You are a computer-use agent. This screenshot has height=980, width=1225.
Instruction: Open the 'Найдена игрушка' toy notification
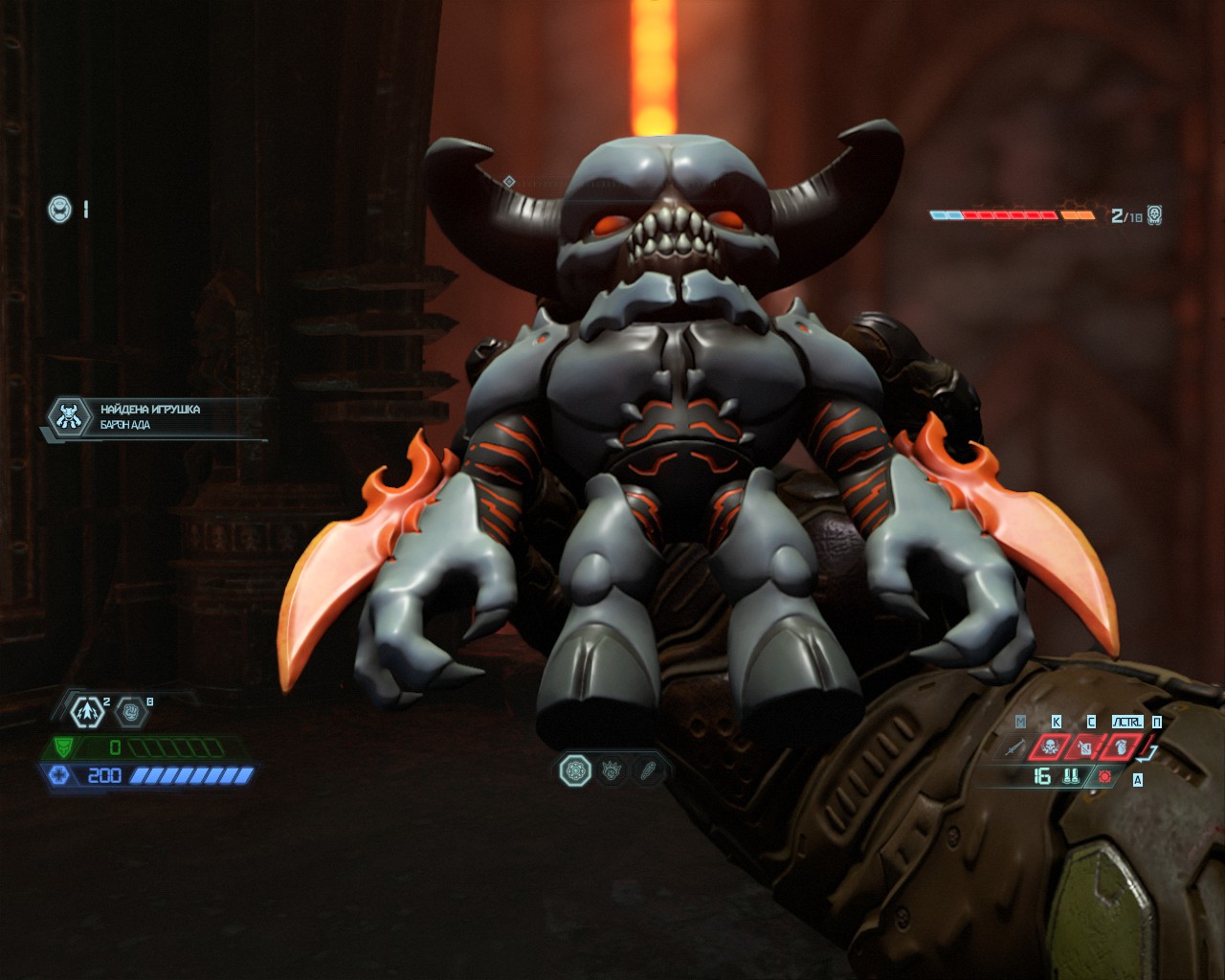pos(153,417)
